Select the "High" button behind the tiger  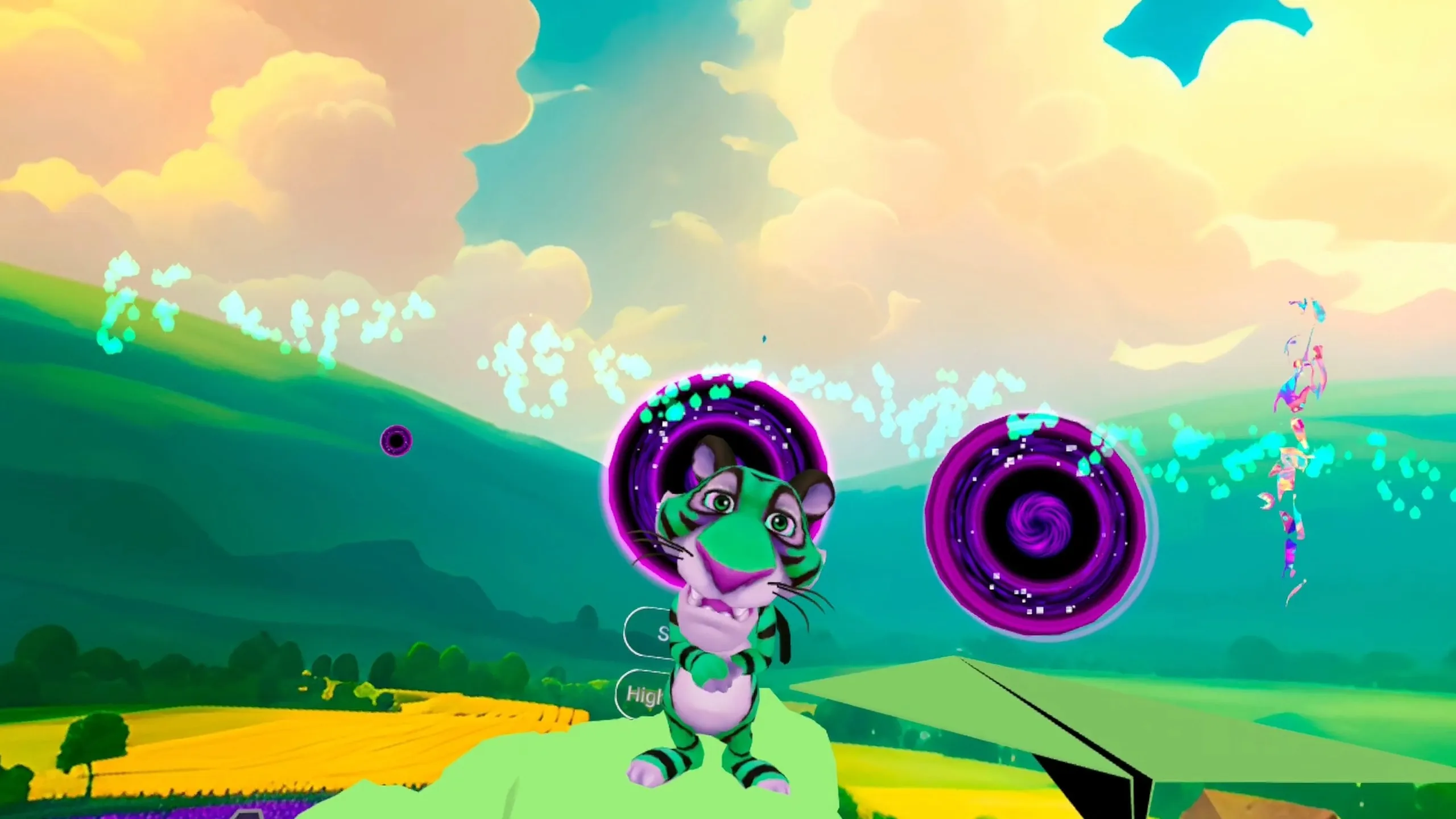[x=643, y=694]
